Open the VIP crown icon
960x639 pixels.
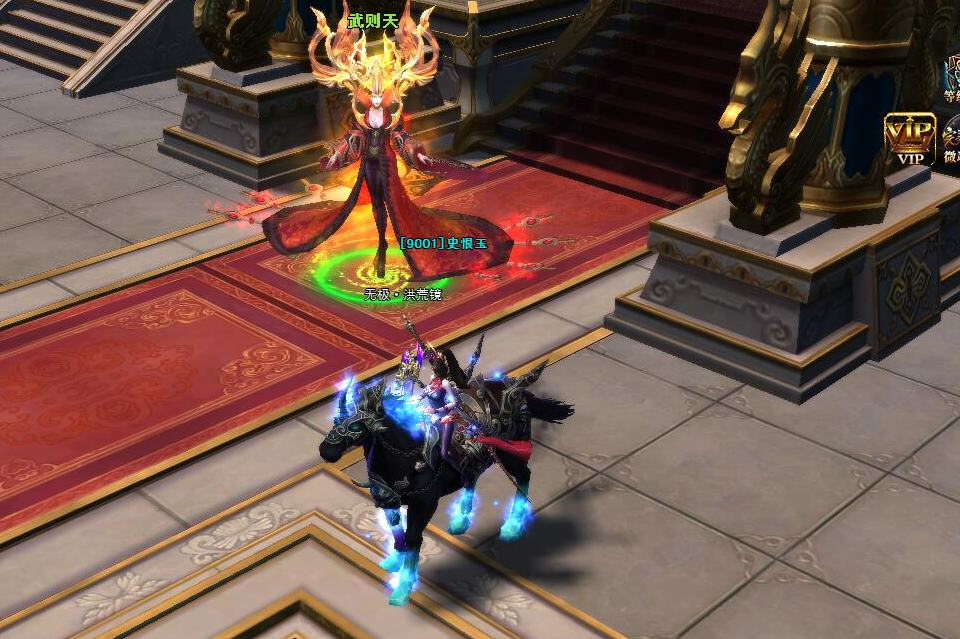coord(909,138)
